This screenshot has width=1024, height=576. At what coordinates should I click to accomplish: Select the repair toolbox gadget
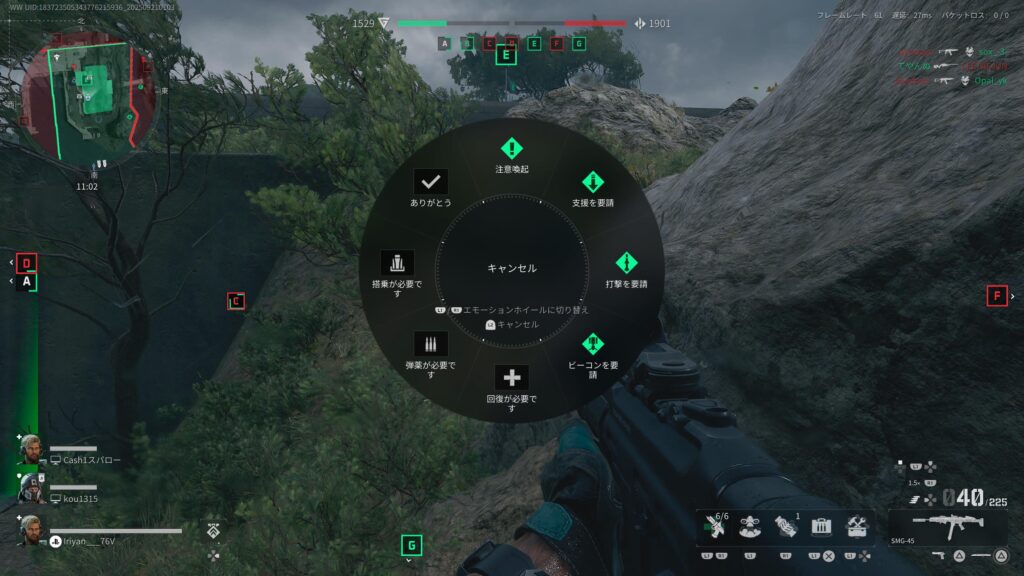(857, 526)
